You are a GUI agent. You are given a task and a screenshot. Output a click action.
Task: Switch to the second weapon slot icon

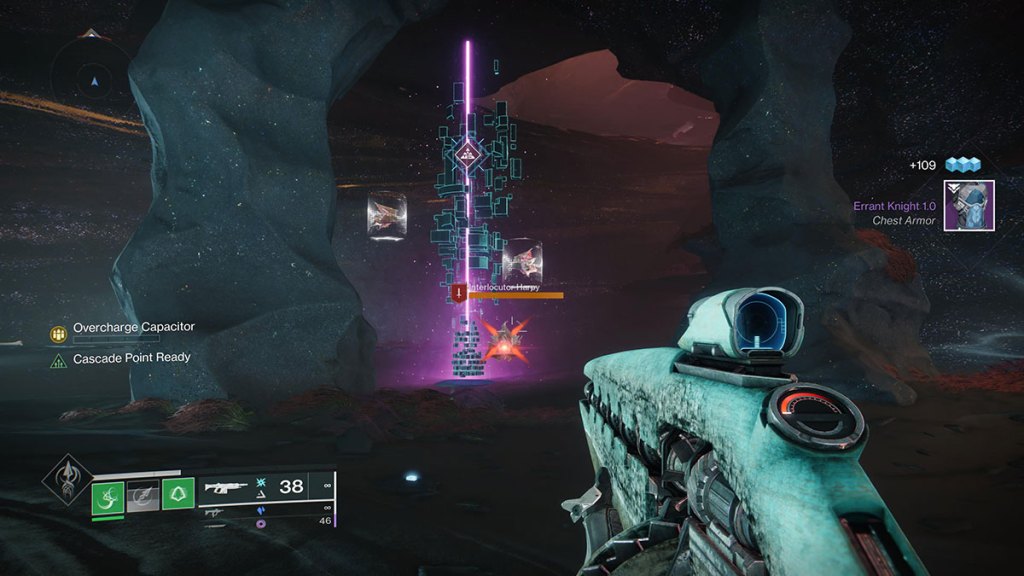[215, 511]
